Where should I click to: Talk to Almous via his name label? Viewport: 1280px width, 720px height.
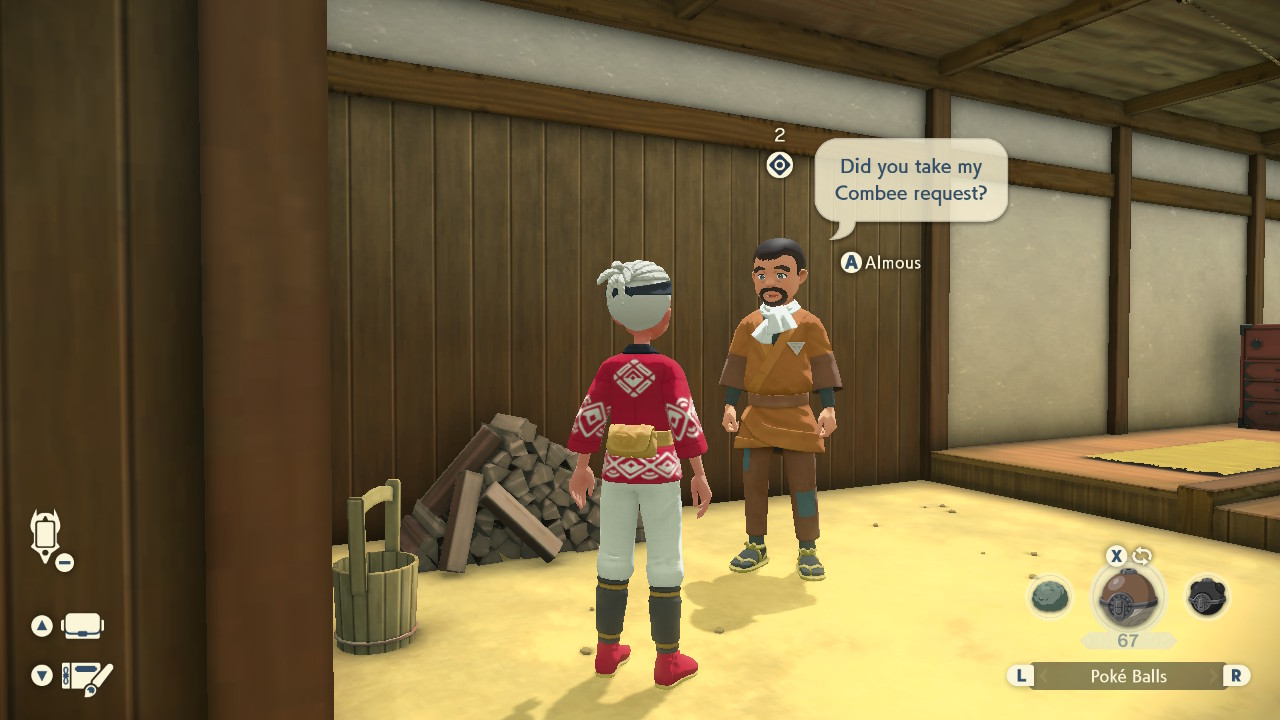click(891, 263)
